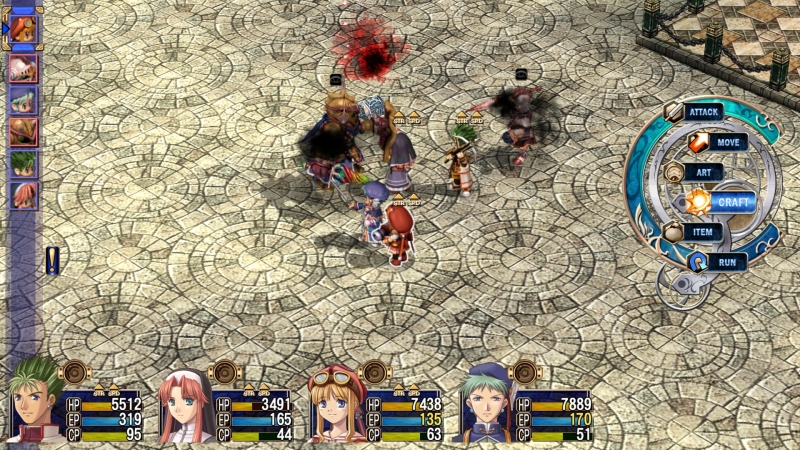Open the Item command
Image resolution: width=800 pixels, height=450 pixels.
coord(703,232)
